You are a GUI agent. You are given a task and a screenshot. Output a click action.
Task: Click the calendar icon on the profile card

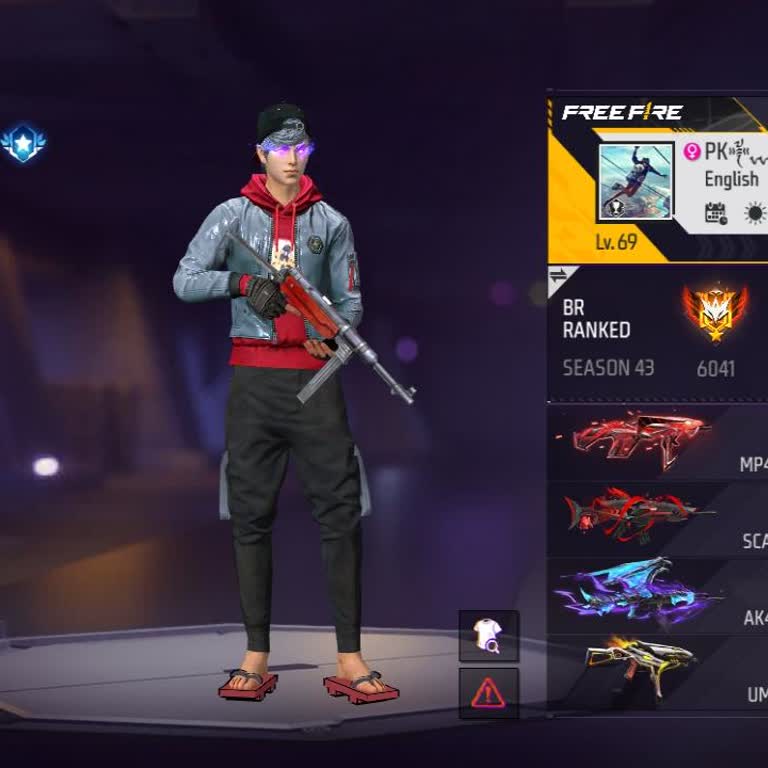pyautogui.click(x=716, y=213)
